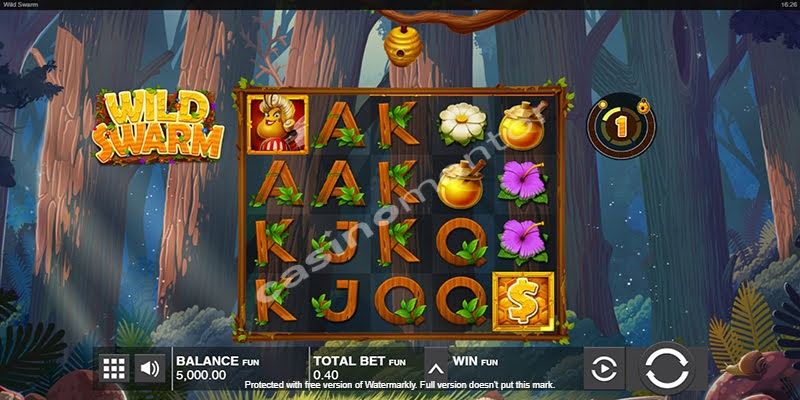Open the autoplay settings
This screenshot has height=400, width=800.
[x=604, y=368]
